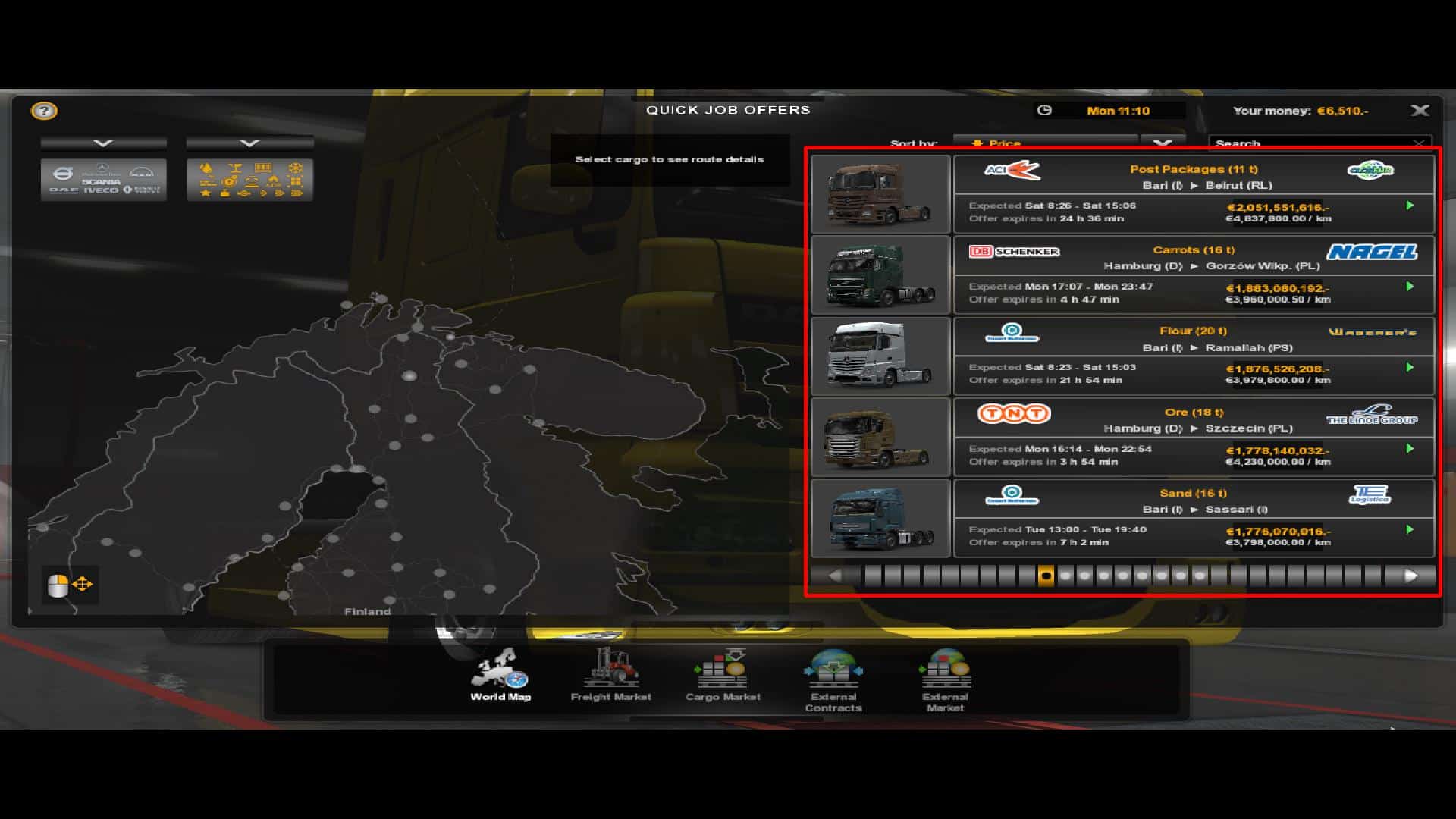Click the clock icon beside Mon 11:10

(1045, 111)
